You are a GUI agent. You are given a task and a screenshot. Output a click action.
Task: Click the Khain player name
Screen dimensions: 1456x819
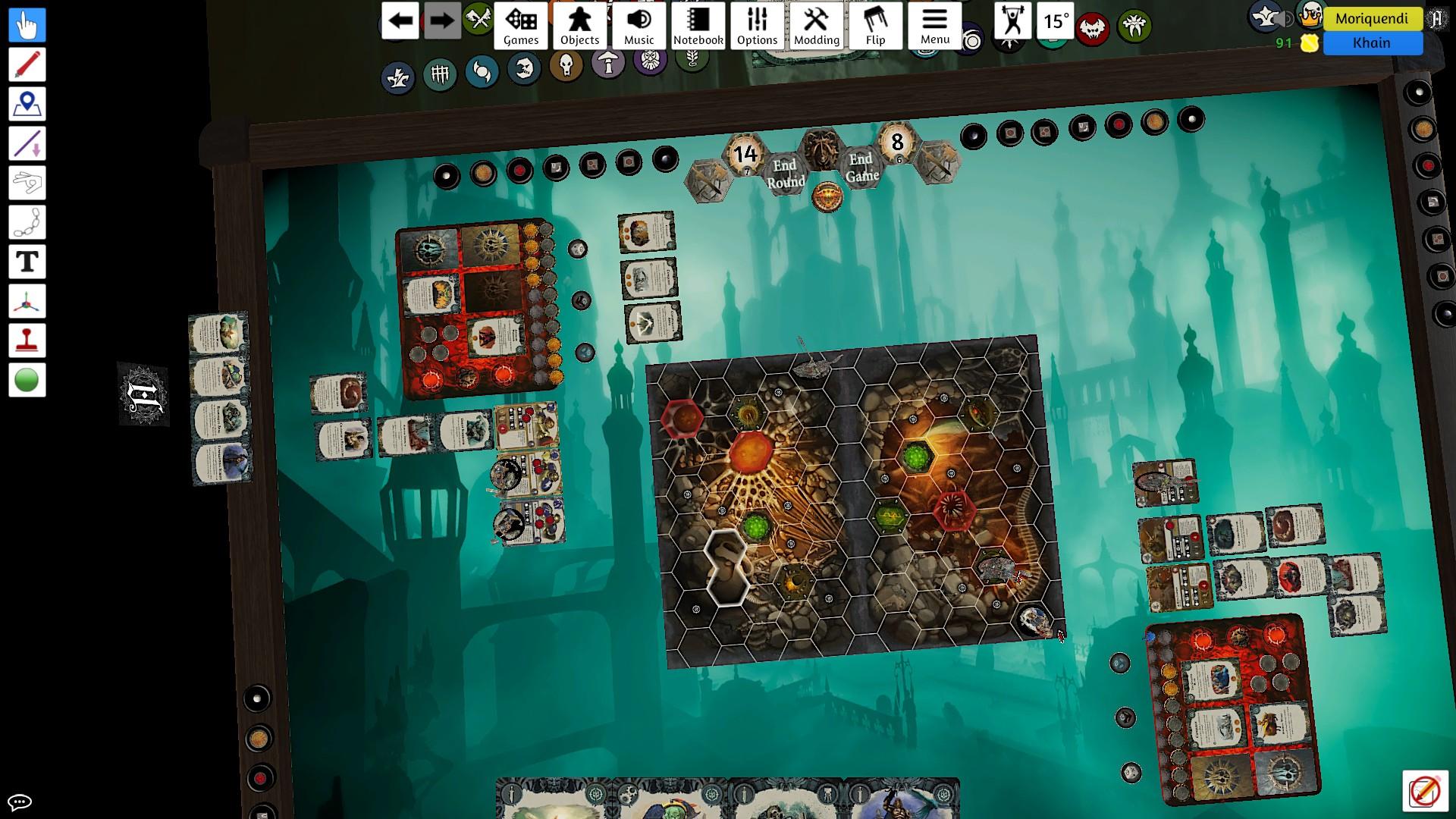1372,43
